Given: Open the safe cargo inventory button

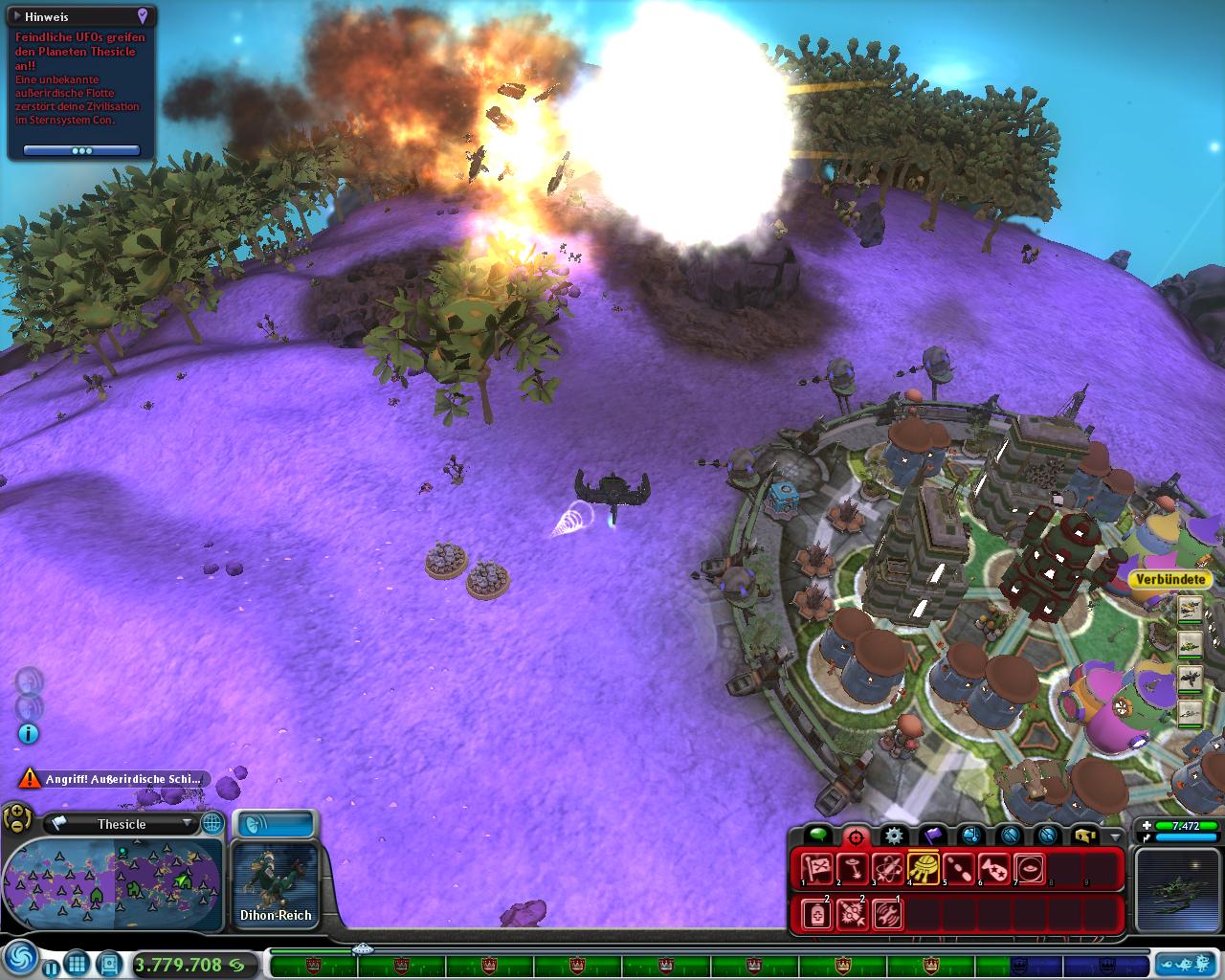Looking at the screenshot, I should point(1084,836).
